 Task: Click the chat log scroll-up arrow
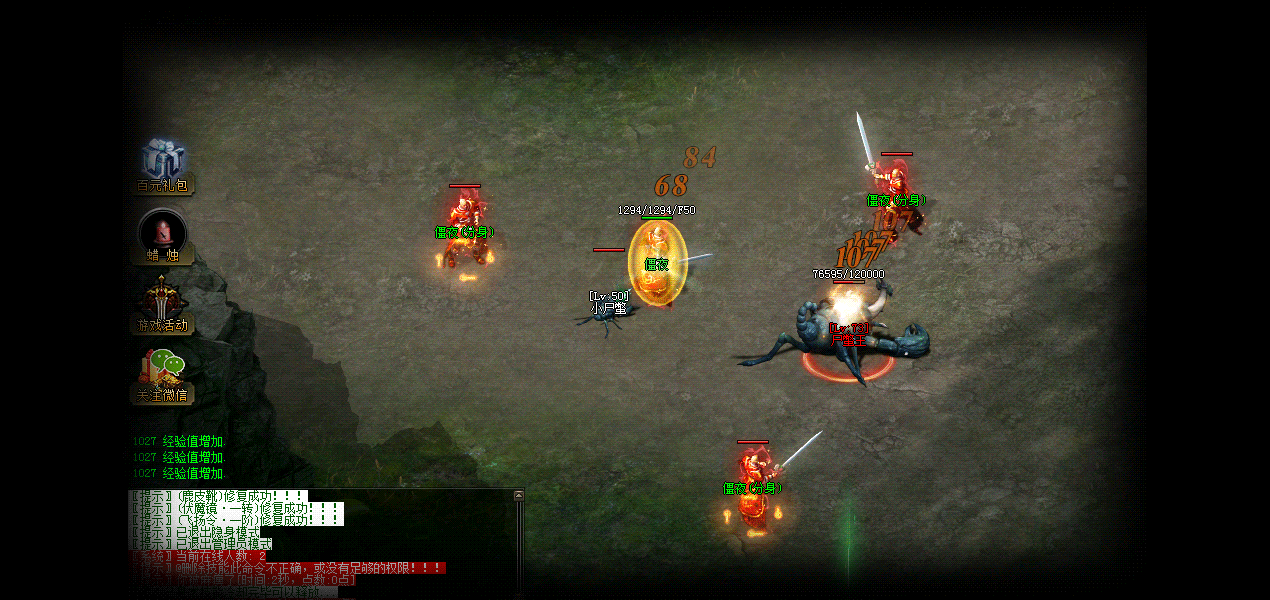tap(518, 495)
